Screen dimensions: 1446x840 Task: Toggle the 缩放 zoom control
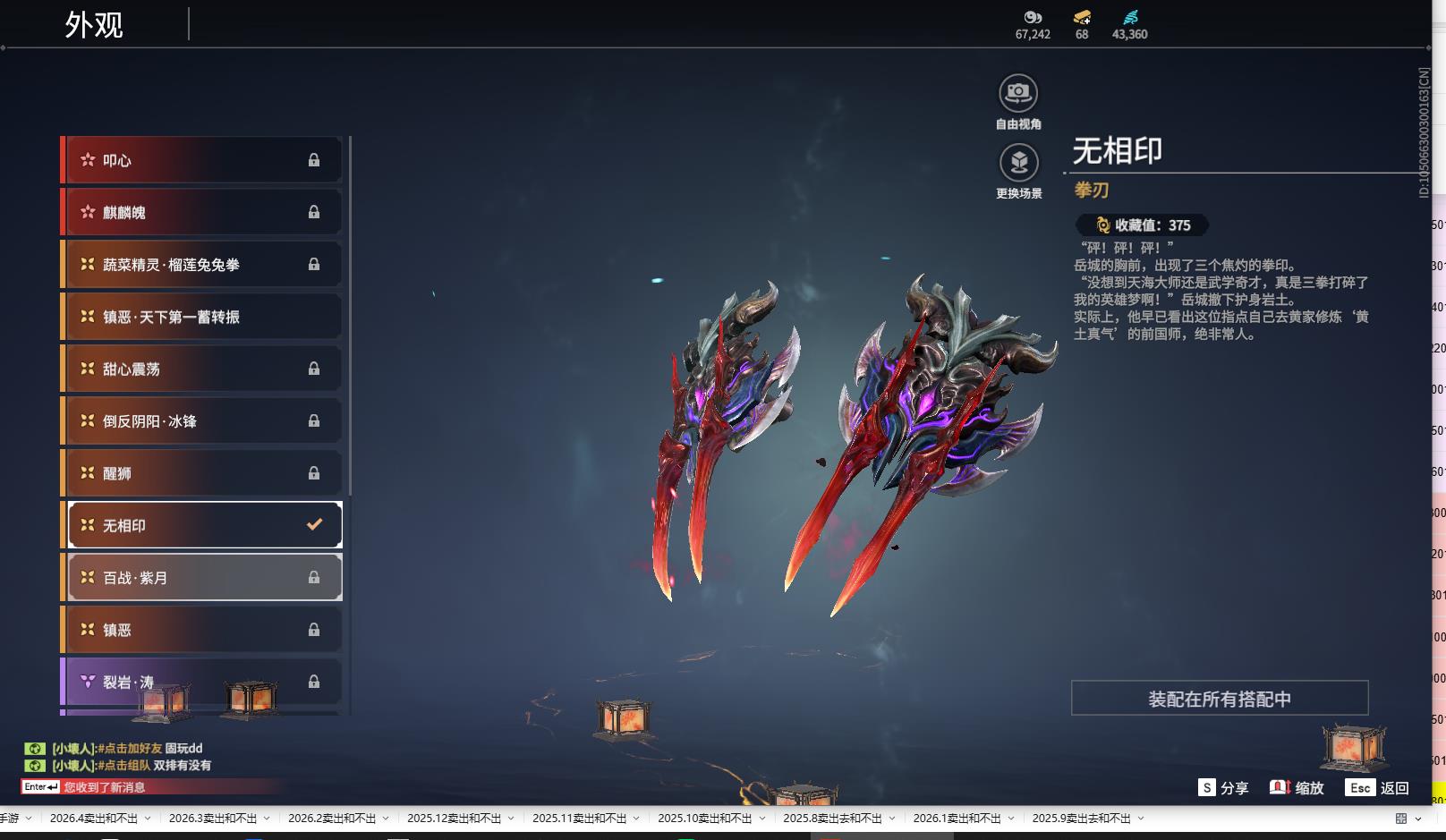[x=1297, y=788]
